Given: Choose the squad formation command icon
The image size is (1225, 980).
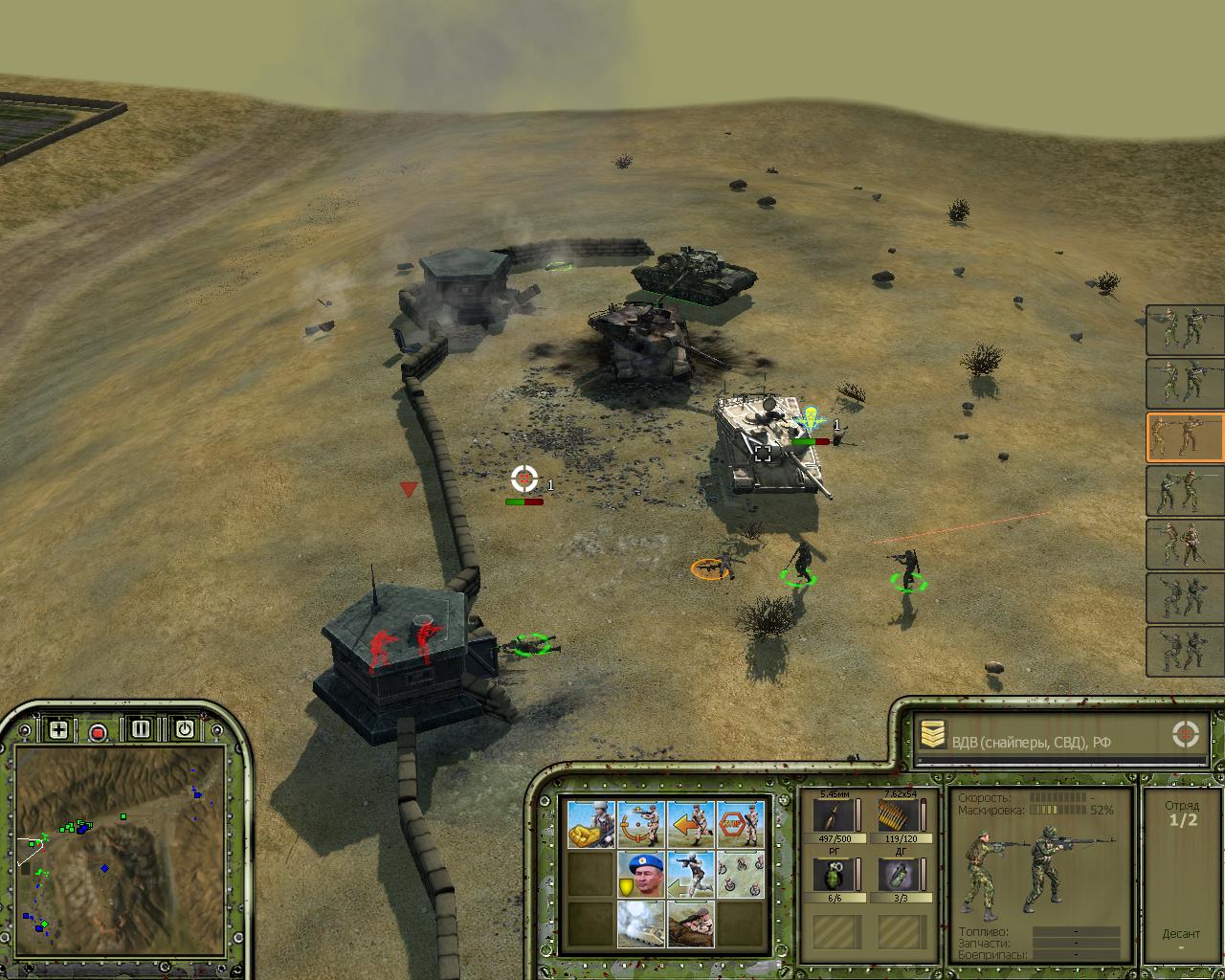Looking at the screenshot, I should point(740,874).
